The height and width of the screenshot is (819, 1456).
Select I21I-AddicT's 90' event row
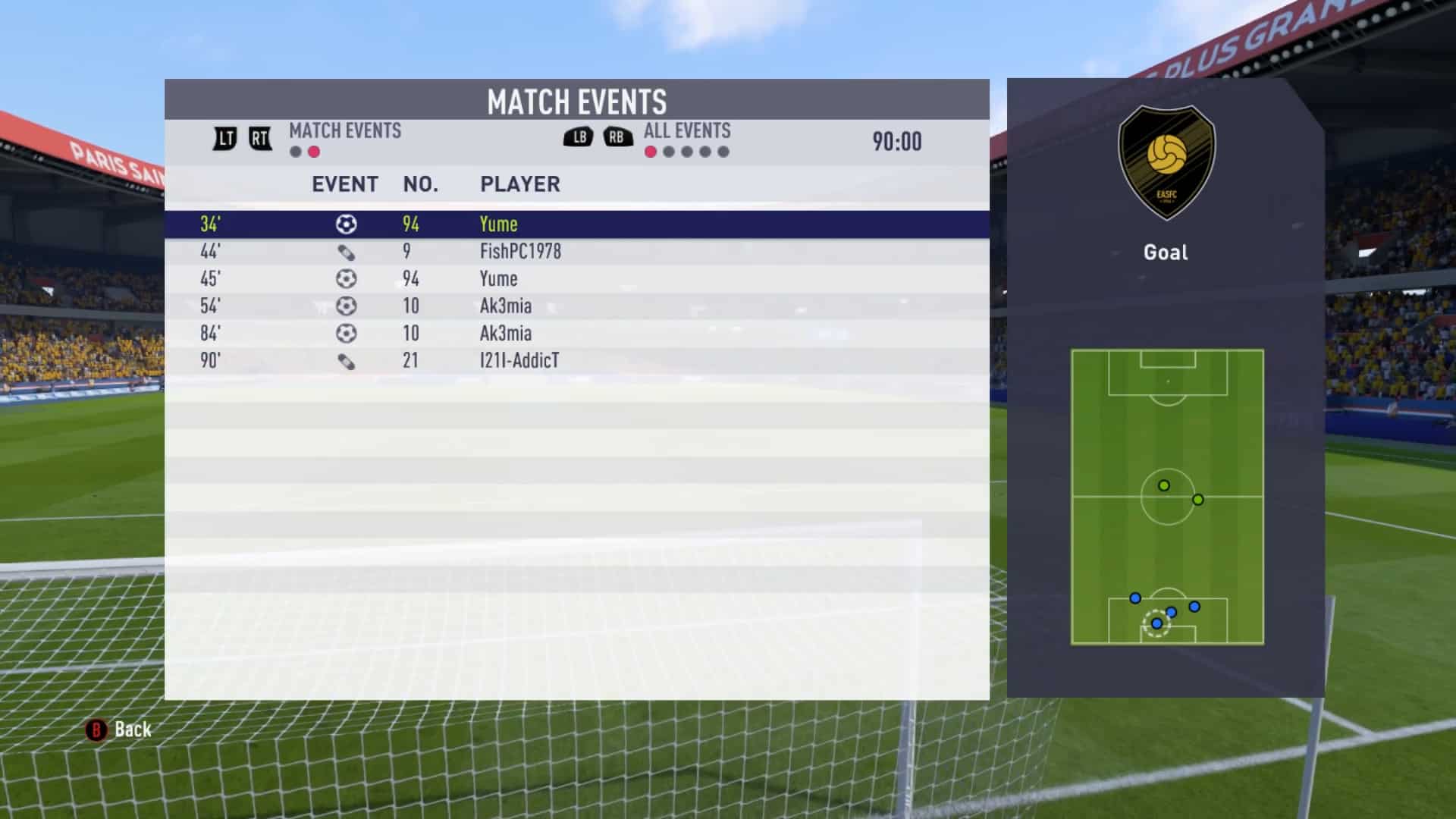(x=576, y=361)
